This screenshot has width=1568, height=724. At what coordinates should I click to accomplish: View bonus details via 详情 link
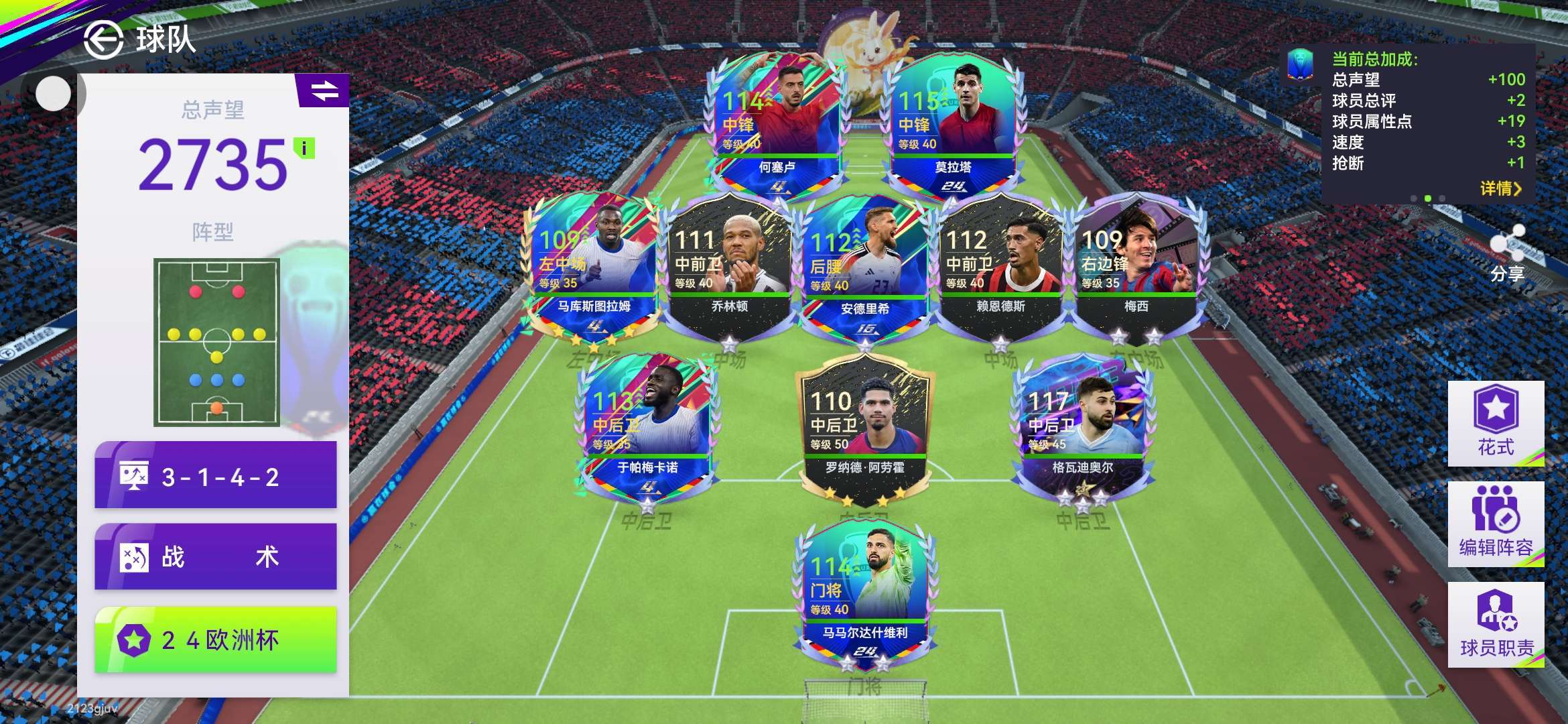pos(1500,188)
